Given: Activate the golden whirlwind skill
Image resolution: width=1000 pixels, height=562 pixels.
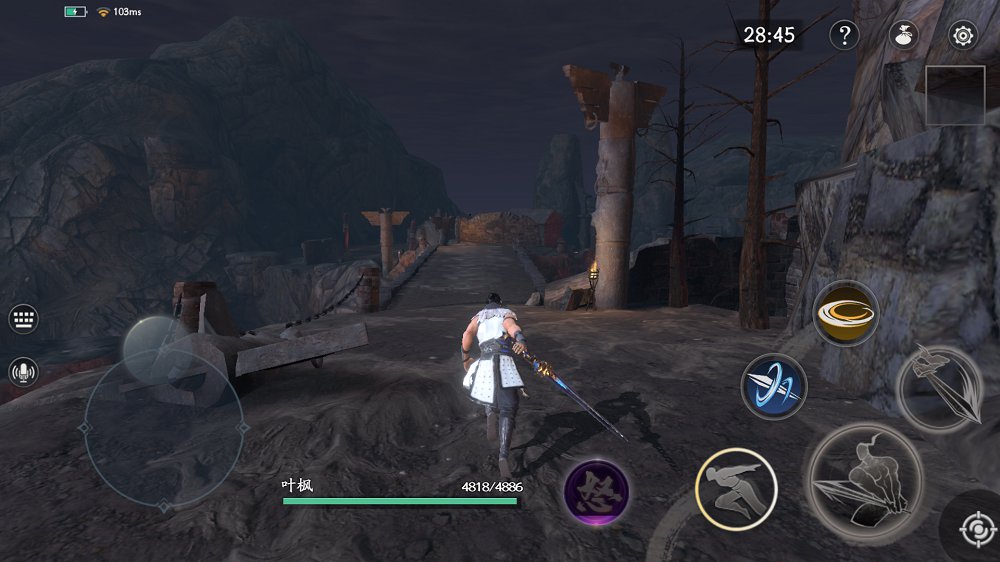Looking at the screenshot, I should pyautogui.click(x=846, y=313).
